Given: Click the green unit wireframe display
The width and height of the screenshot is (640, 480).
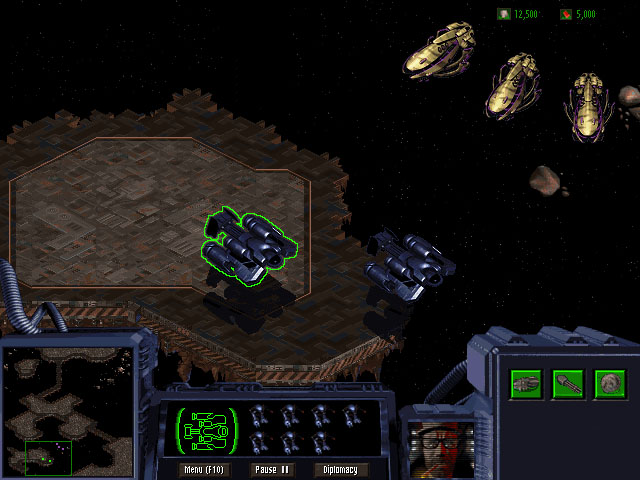Looking at the screenshot, I should coord(207,430).
